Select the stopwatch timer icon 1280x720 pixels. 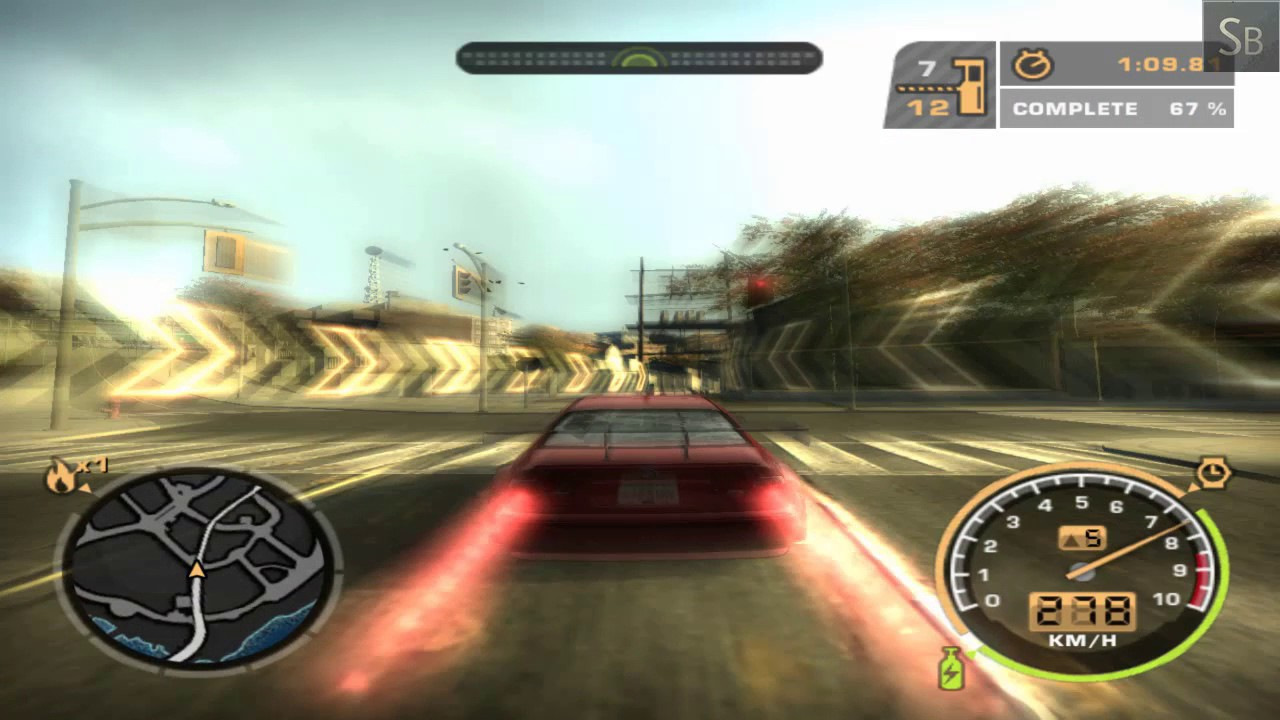1033,65
